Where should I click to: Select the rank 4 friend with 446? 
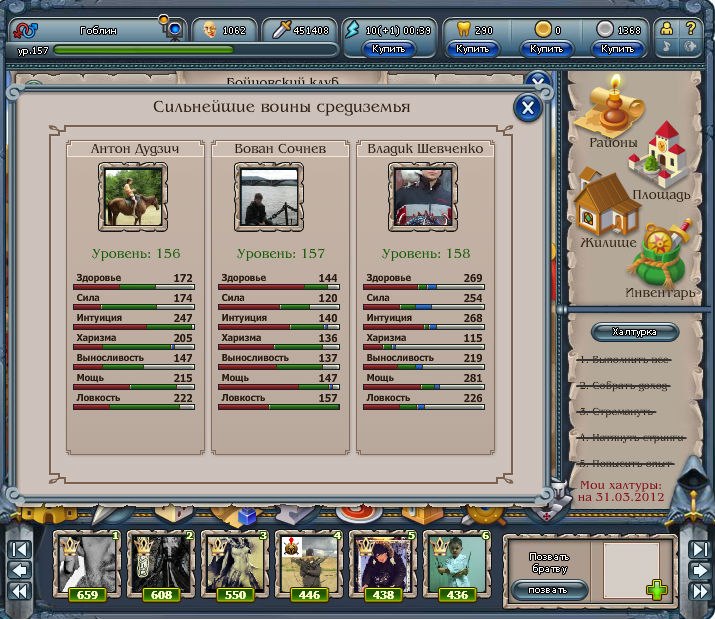pos(308,566)
